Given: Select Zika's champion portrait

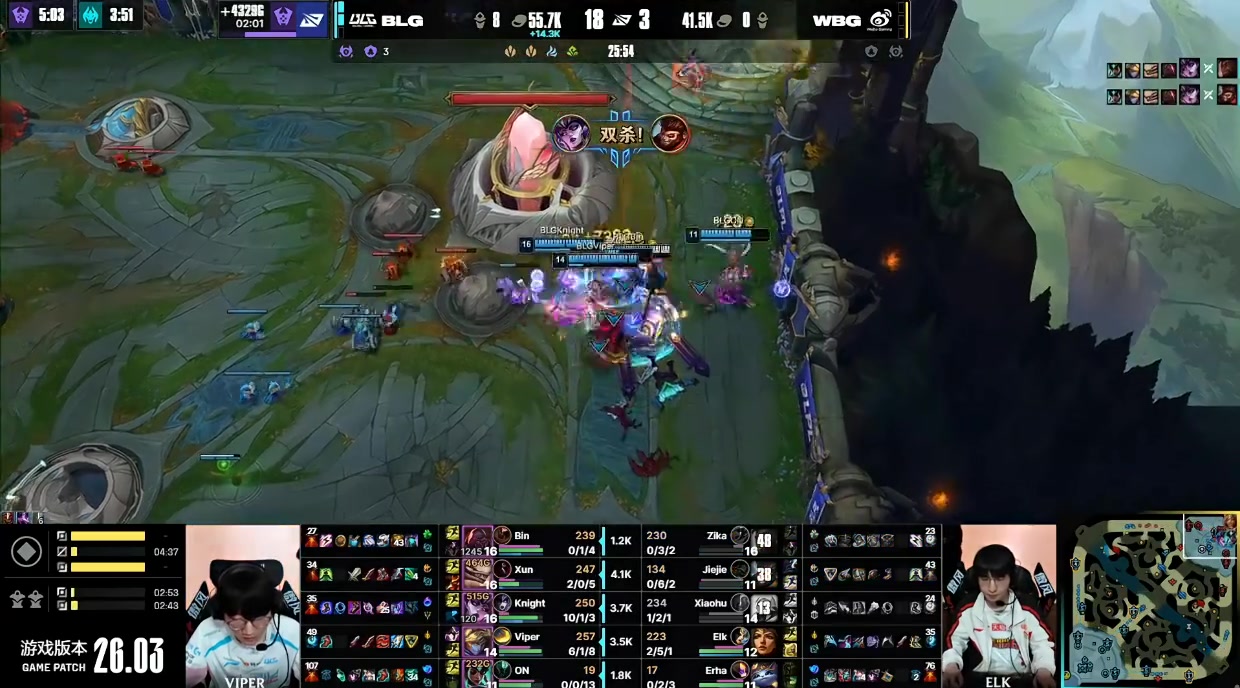Looking at the screenshot, I should pyautogui.click(x=765, y=540).
